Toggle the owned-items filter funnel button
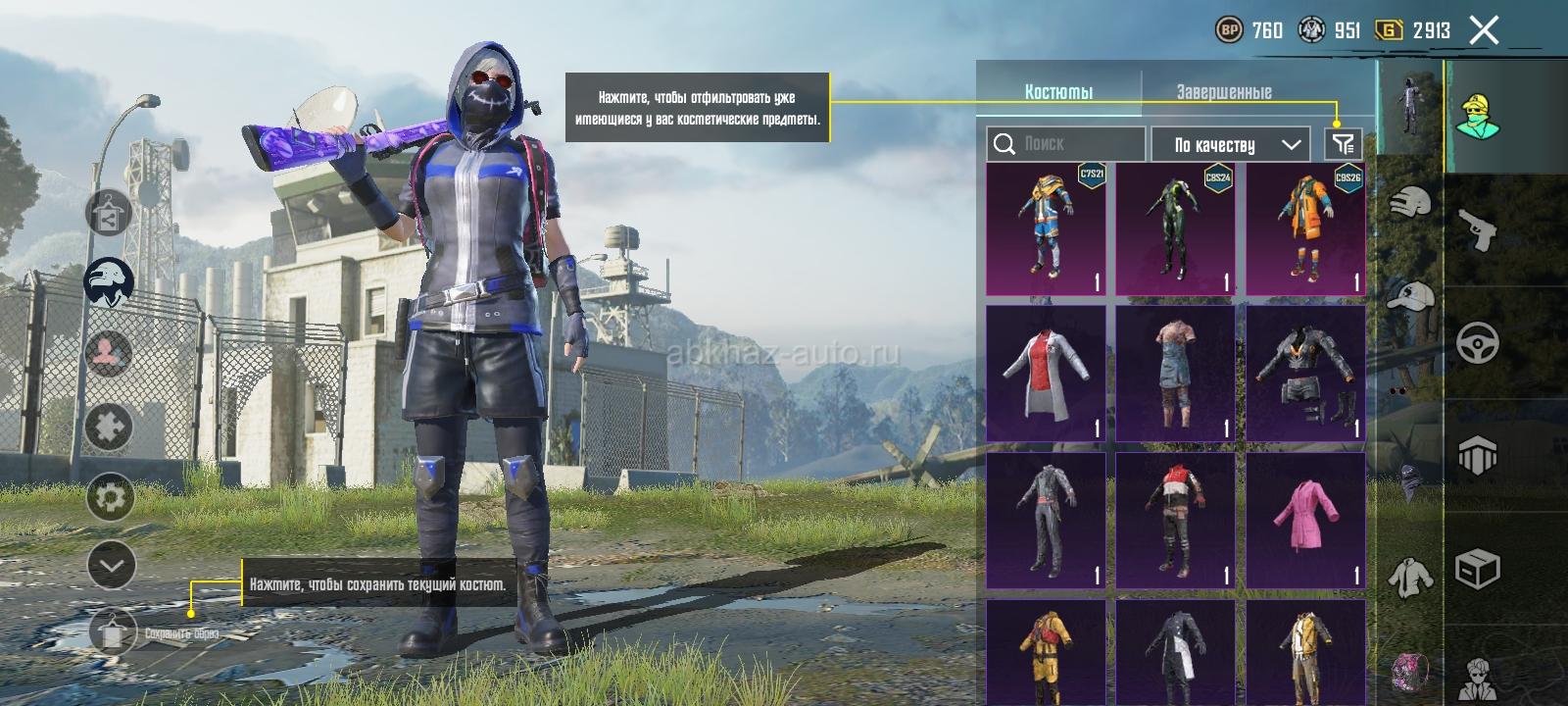 click(x=1343, y=144)
